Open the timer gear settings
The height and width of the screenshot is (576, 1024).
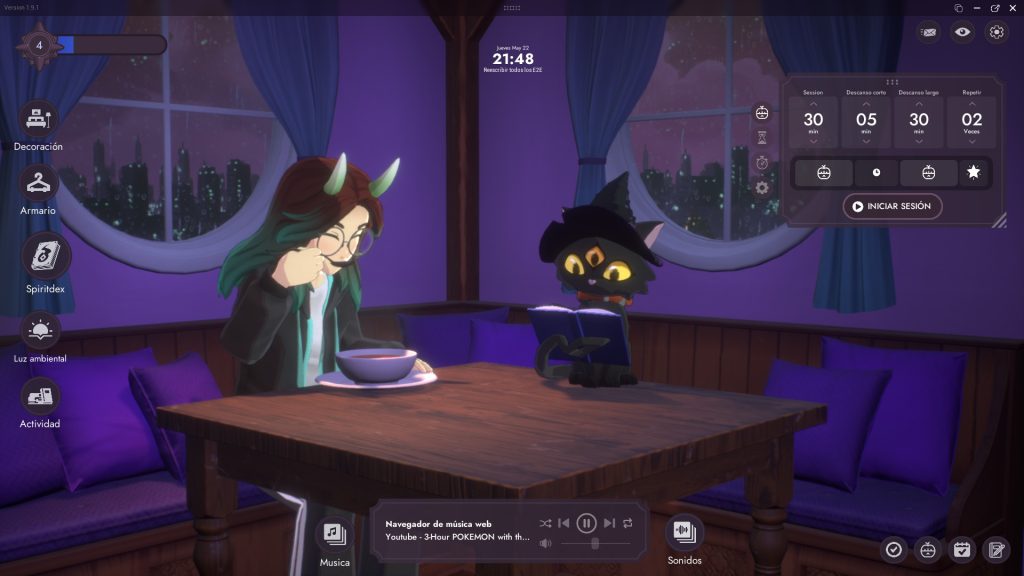click(x=762, y=187)
